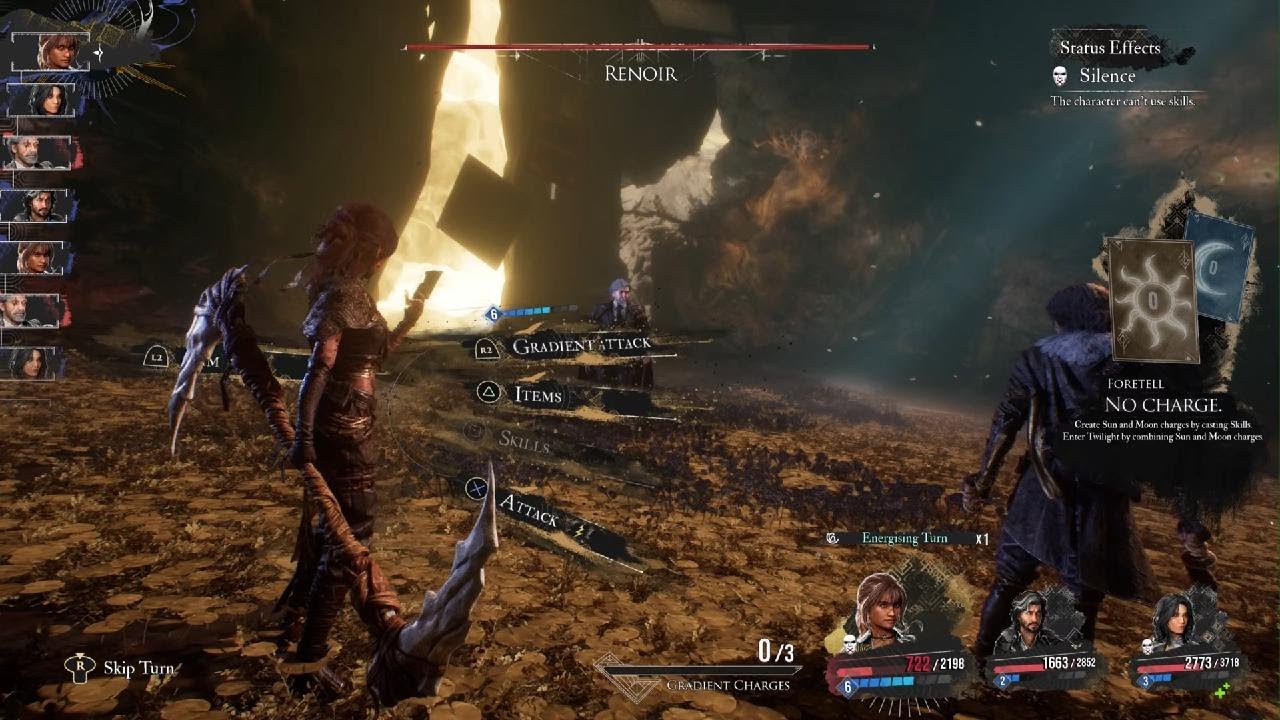Select the blue Moon charge card

1220,266
